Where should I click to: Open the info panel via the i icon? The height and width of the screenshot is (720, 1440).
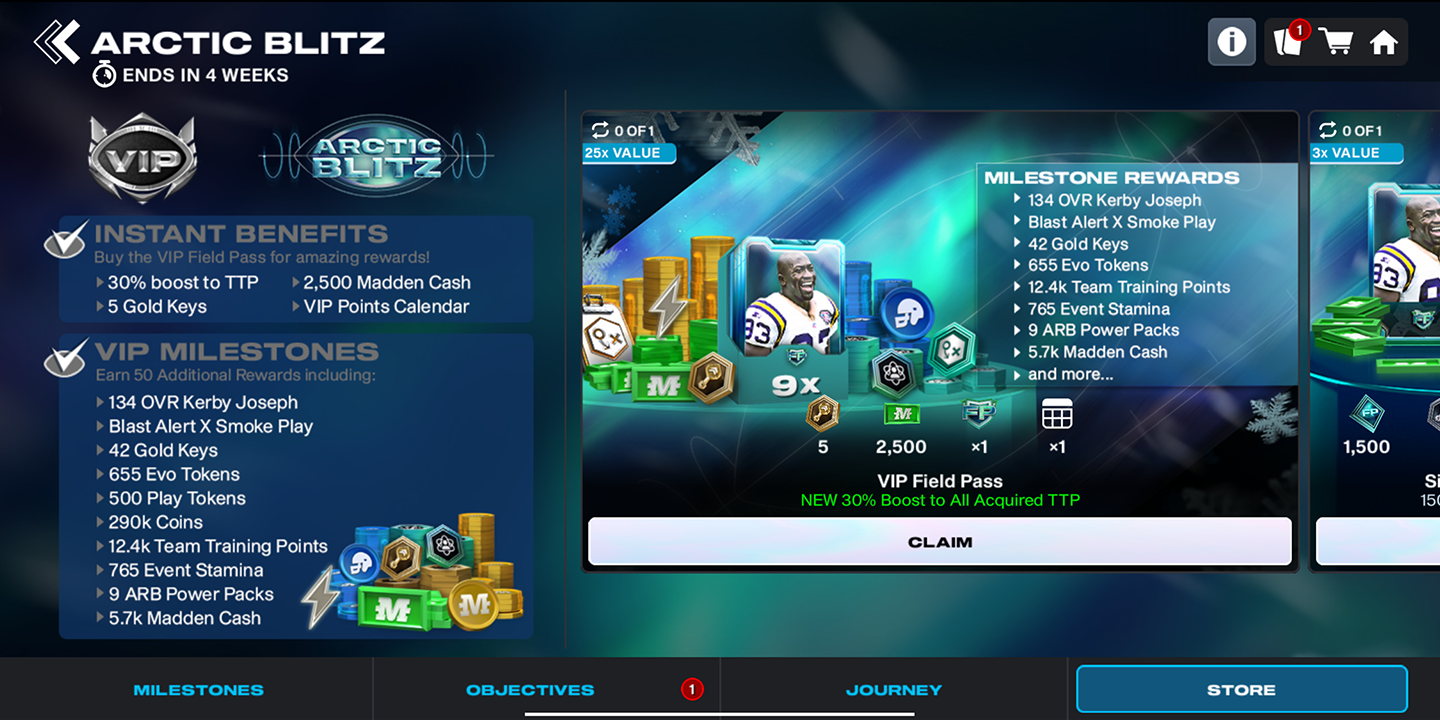[x=1231, y=42]
